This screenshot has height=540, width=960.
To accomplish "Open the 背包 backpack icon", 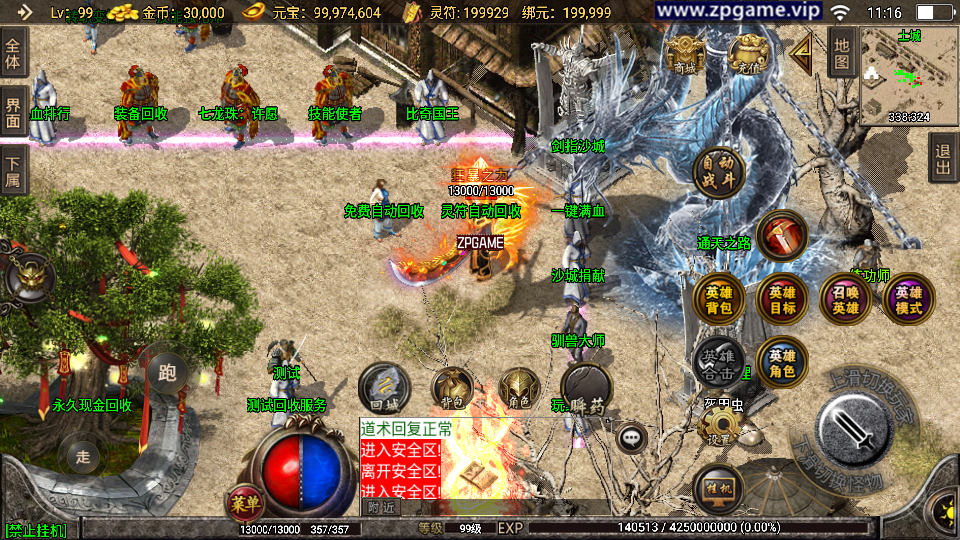I will 452,389.
